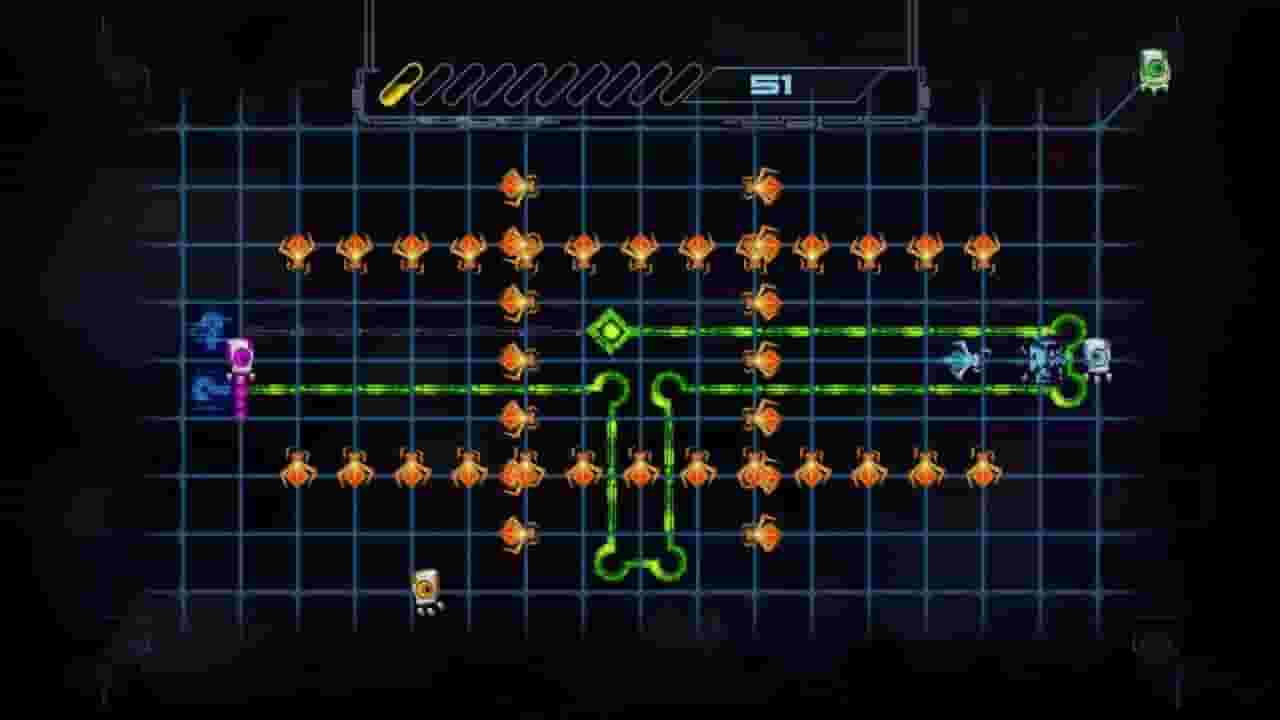Select the green diamond laser emitter node
1280x720 pixels.
(x=612, y=330)
